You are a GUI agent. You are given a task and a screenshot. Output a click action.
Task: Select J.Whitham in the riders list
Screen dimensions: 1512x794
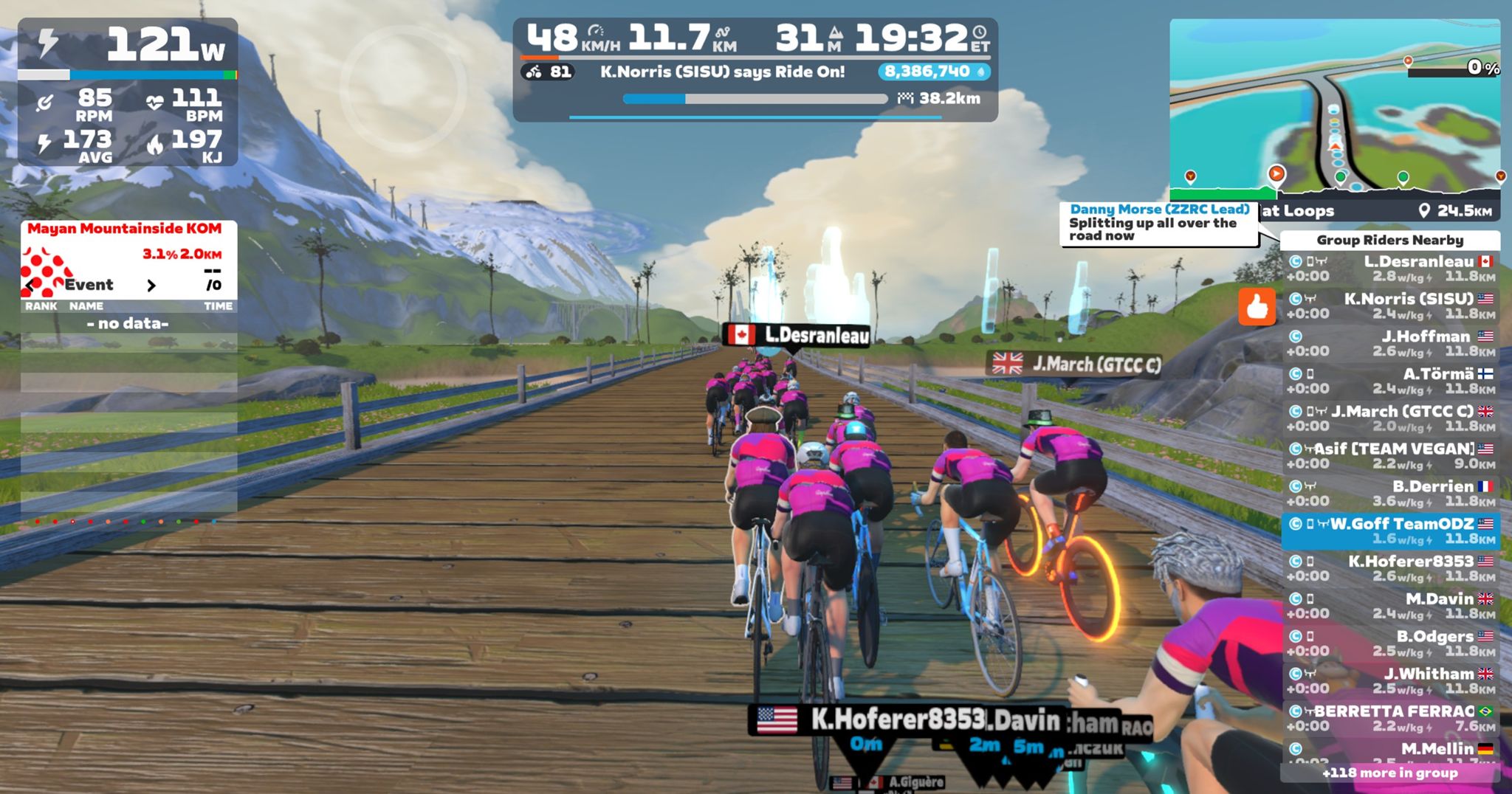[1390, 681]
